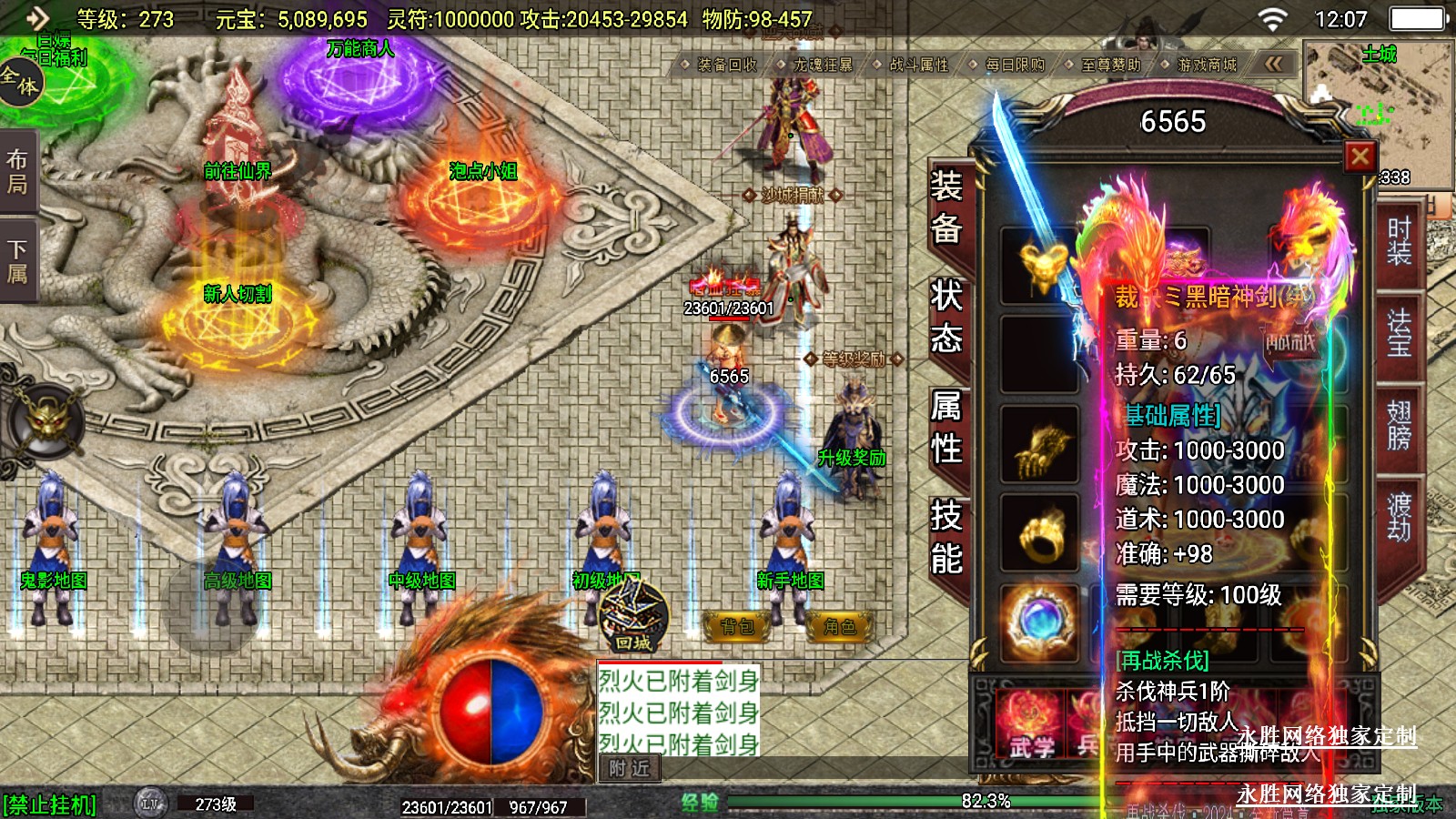
Task: Open the 时装 fashion tab
Action: pos(1399,241)
